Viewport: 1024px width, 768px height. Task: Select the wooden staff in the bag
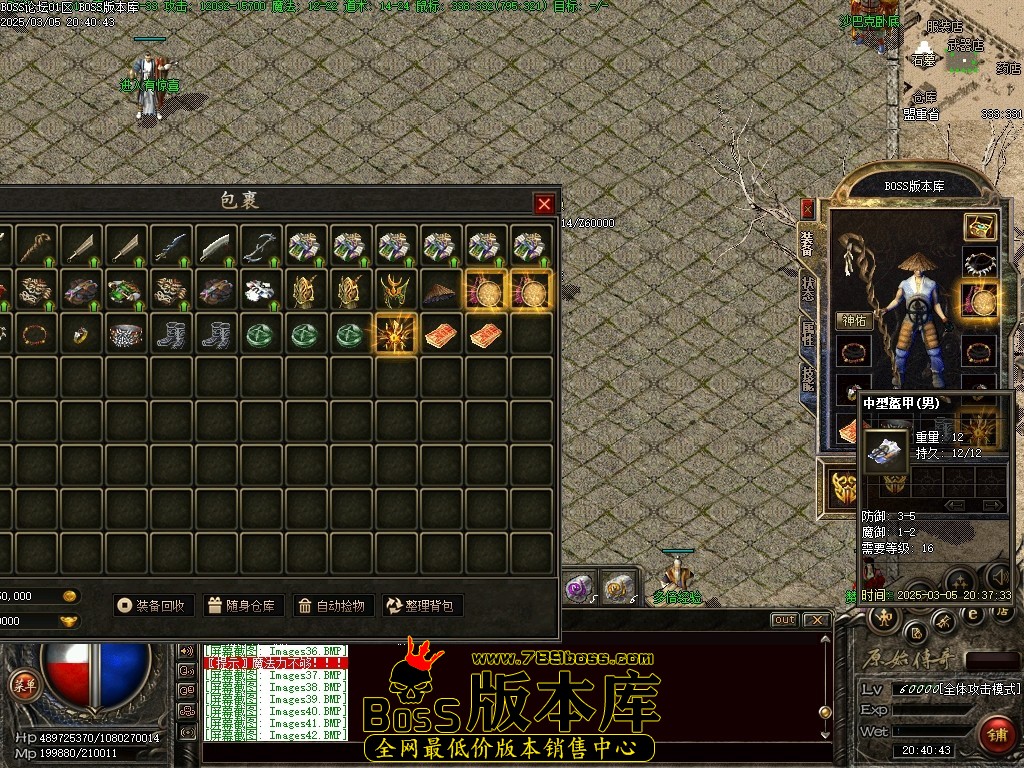click(38, 245)
